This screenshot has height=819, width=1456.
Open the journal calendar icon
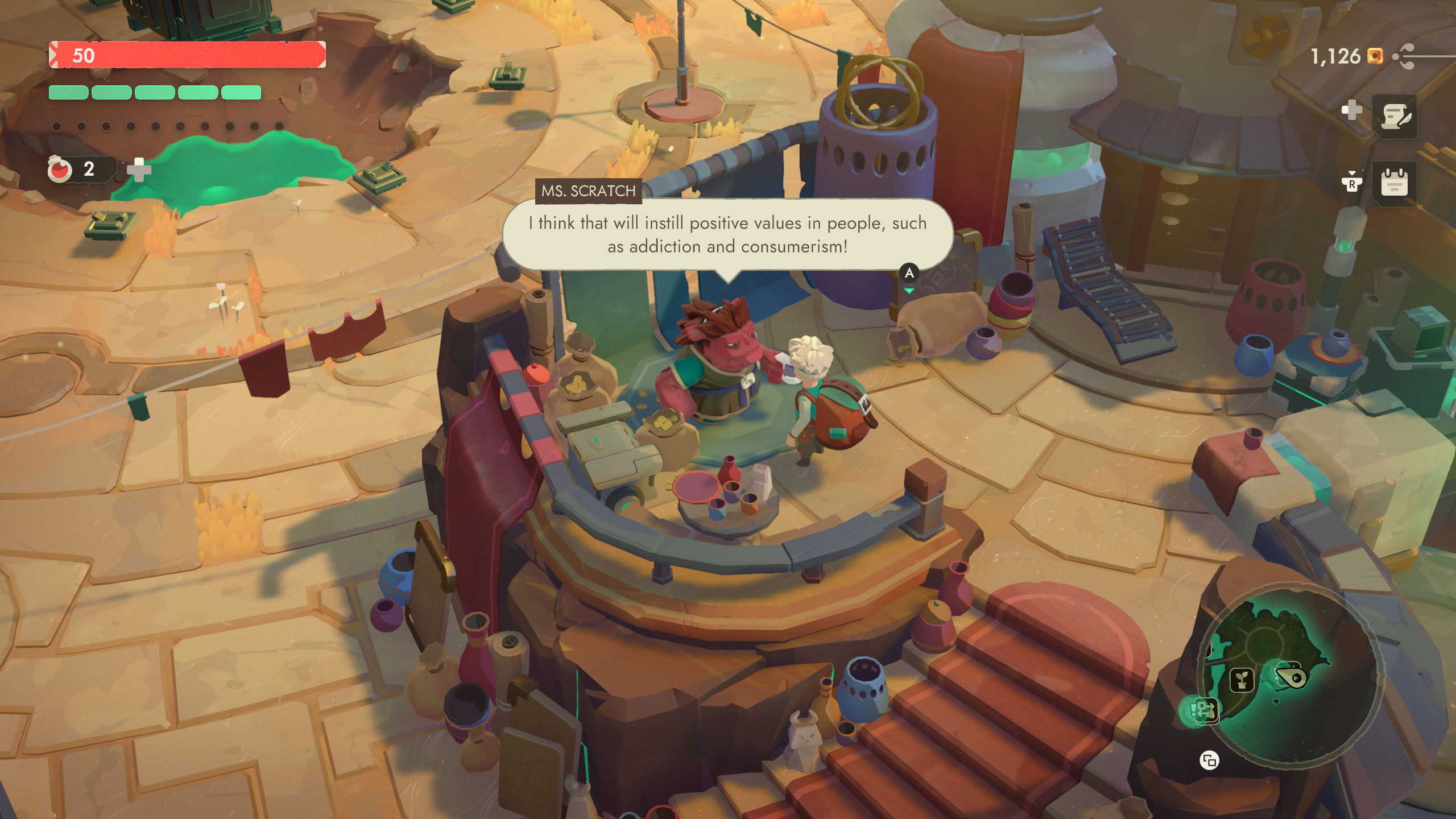point(1395,185)
